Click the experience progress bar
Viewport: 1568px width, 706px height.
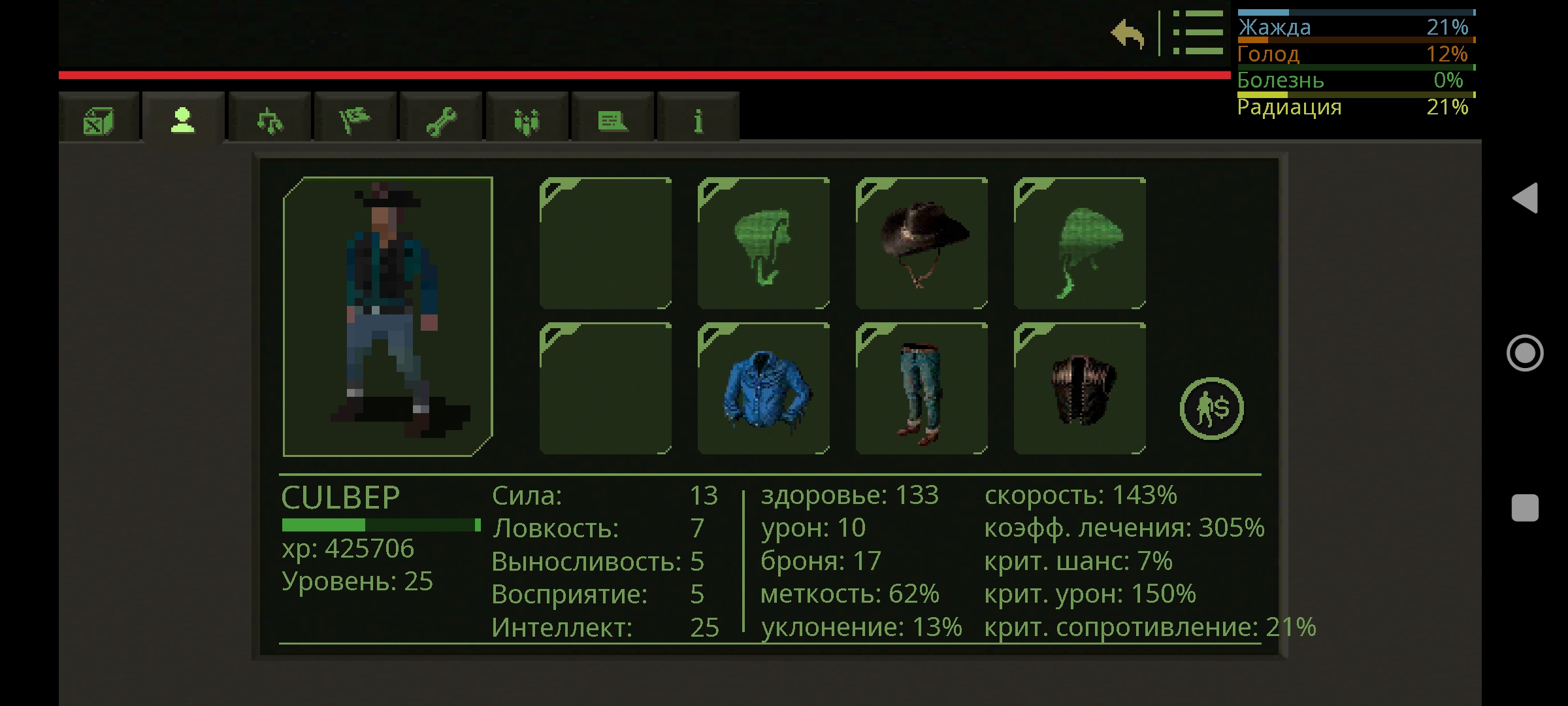[x=379, y=524]
